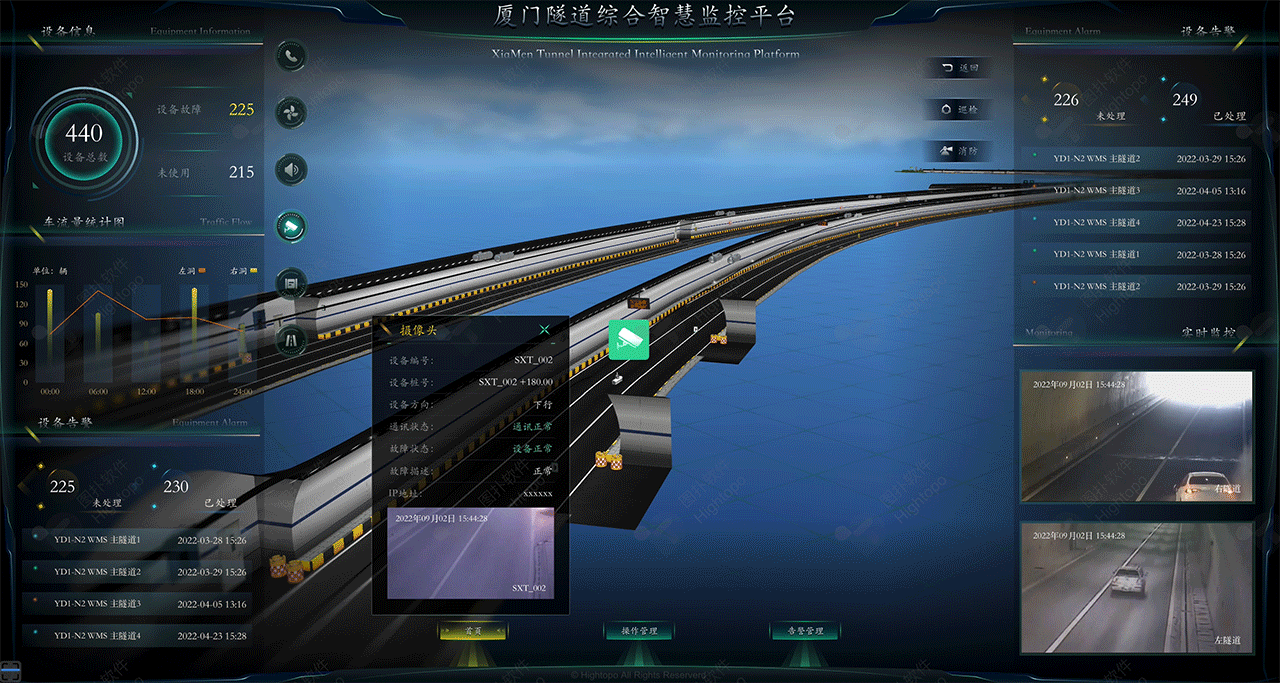Close the 摄像头 camera popup

coord(545,330)
